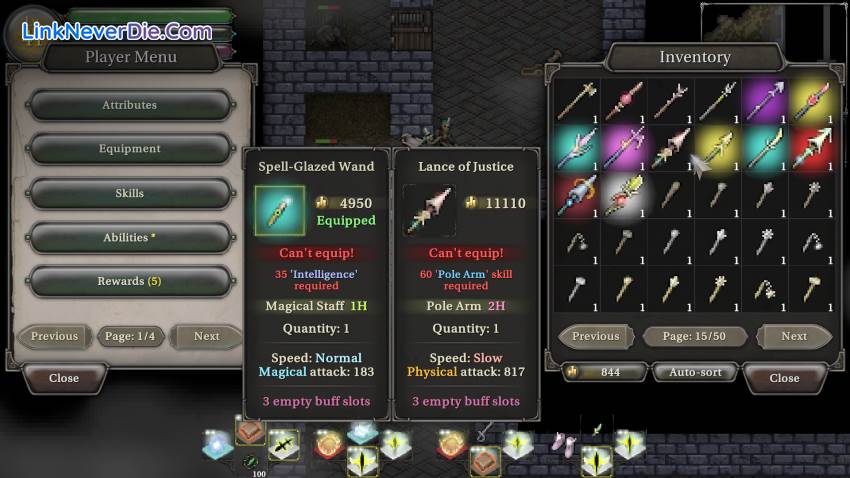Pick the red-highlighted spear inventory slot

pyautogui.click(x=812, y=148)
